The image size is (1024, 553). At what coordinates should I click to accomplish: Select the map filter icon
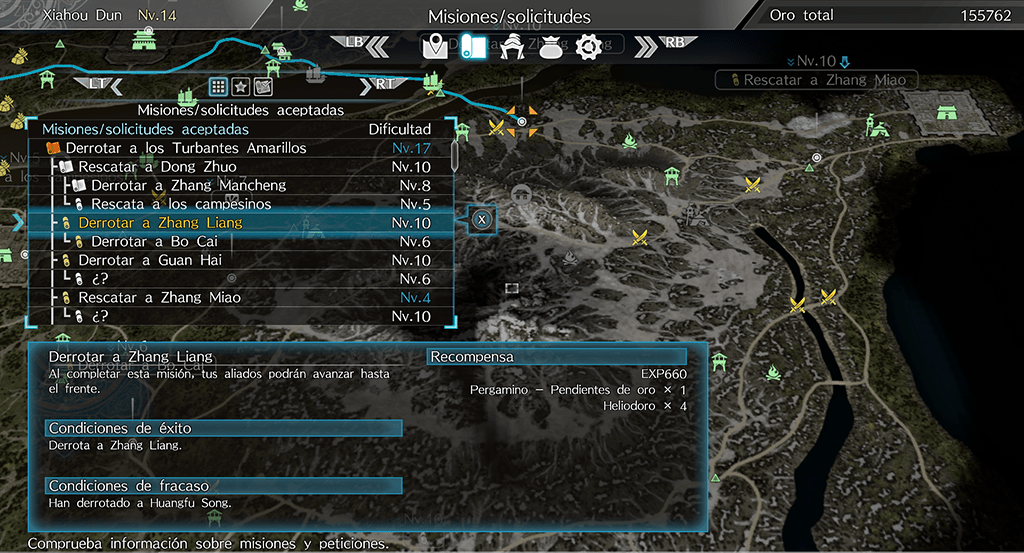pyautogui.click(x=264, y=86)
